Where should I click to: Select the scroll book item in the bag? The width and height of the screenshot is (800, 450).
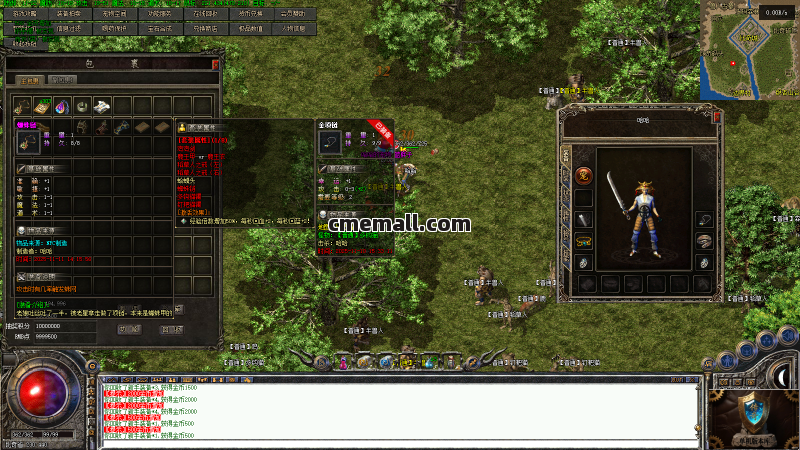pos(41,105)
